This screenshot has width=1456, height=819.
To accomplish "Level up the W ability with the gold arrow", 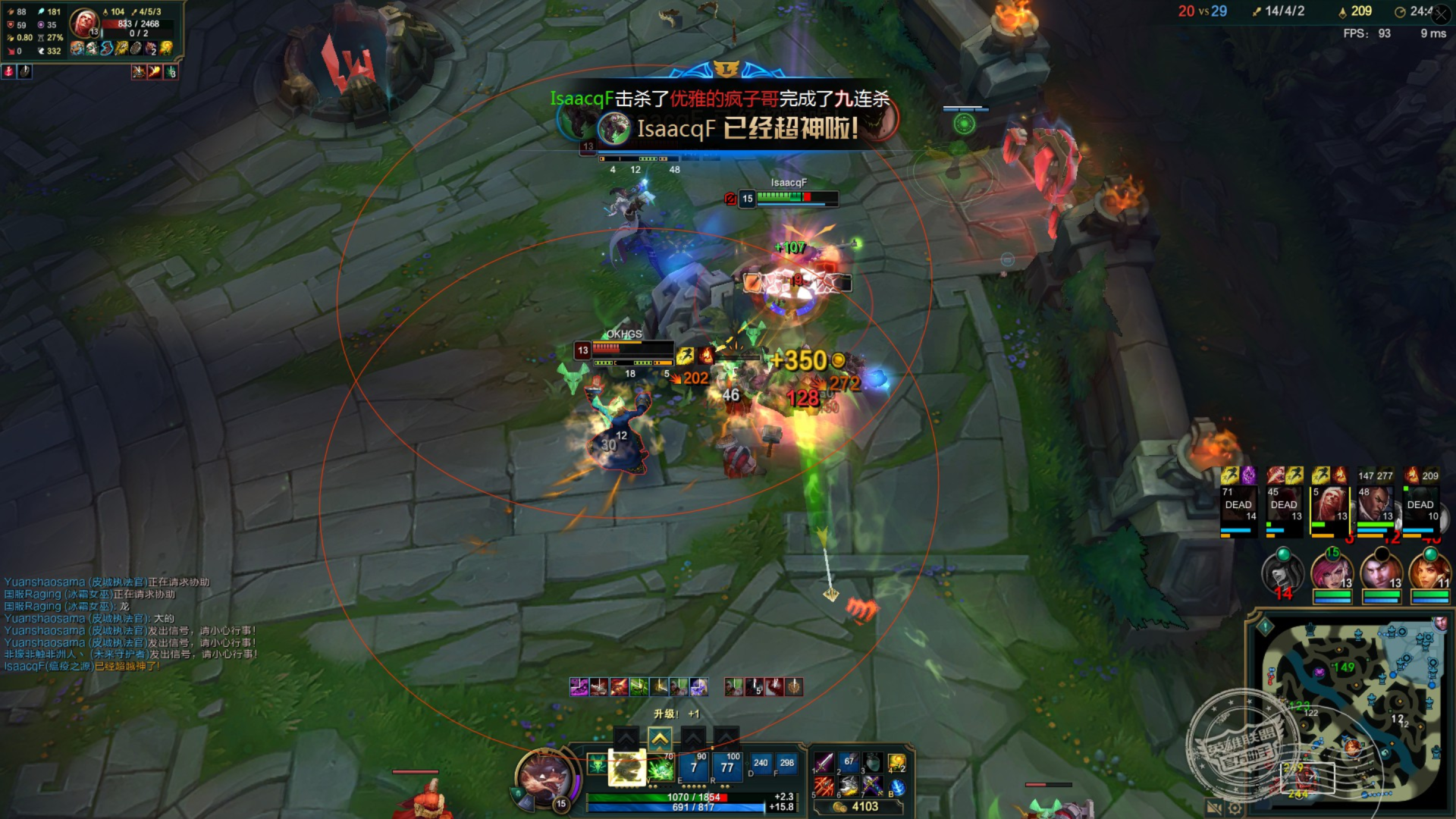I will tap(659, 737).
